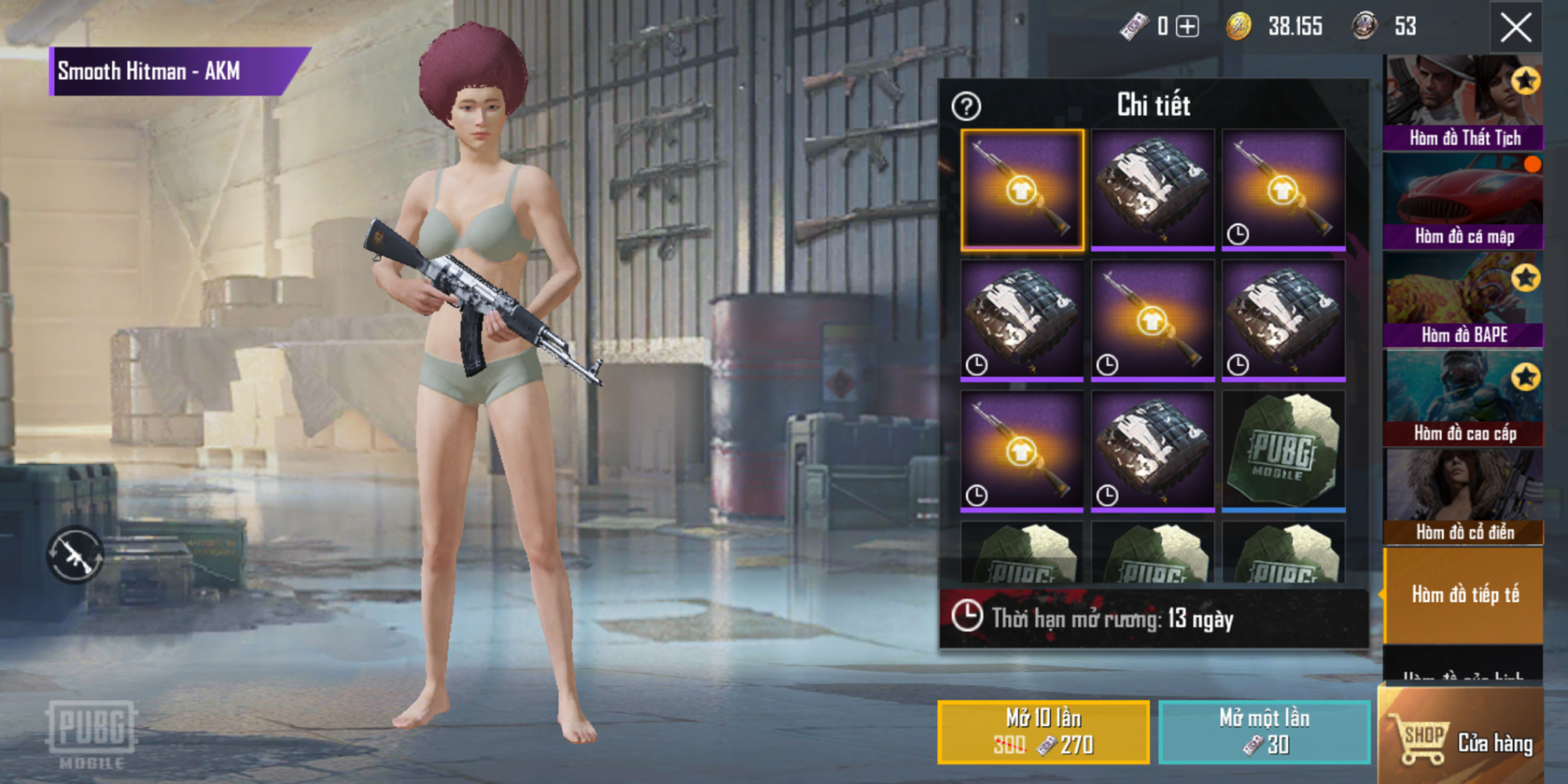Select the highlighted AKM skin thumbnail
The image size is (1568, 784).
point(1021,188)
